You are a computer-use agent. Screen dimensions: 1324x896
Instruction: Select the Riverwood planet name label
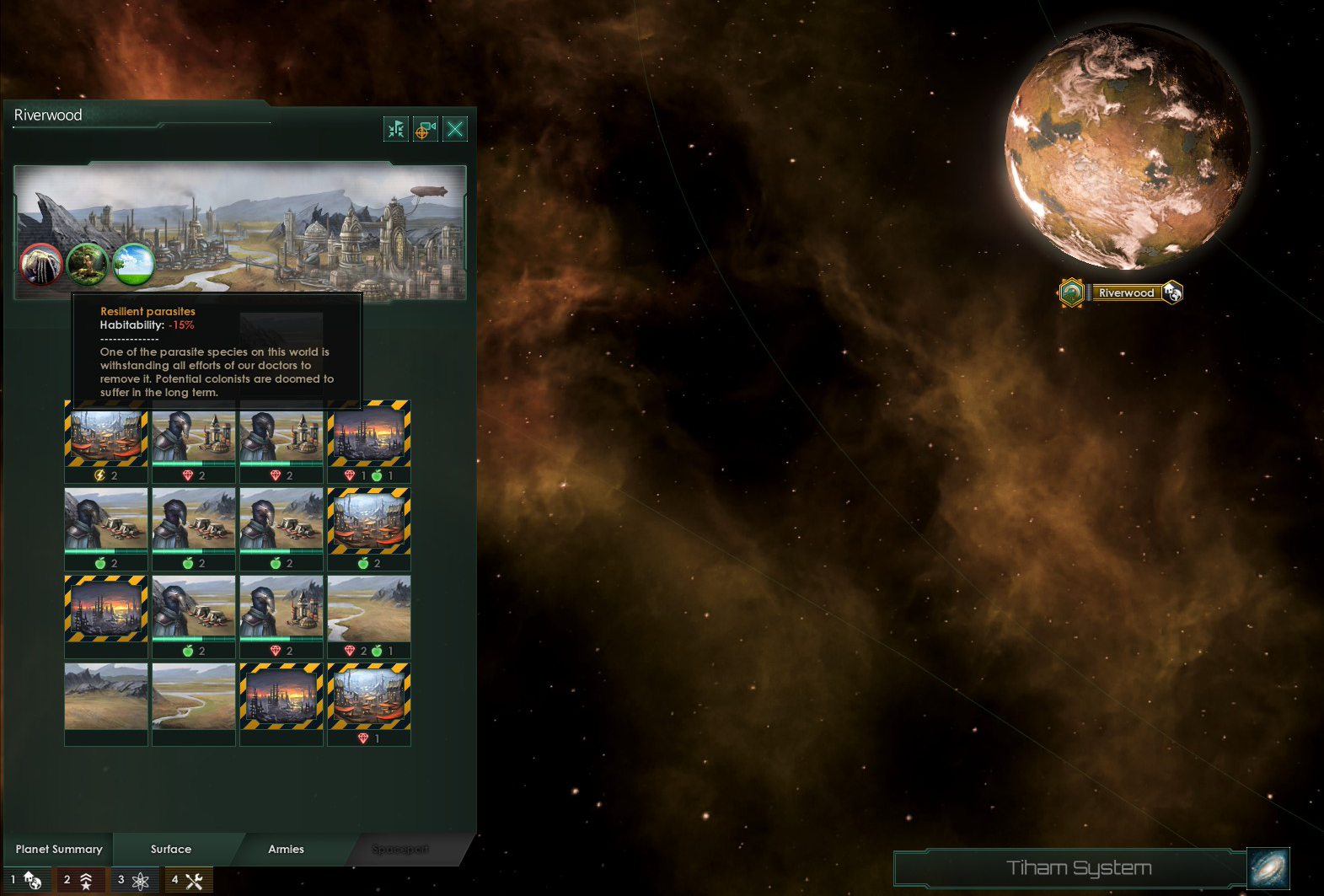(1126, 292)
